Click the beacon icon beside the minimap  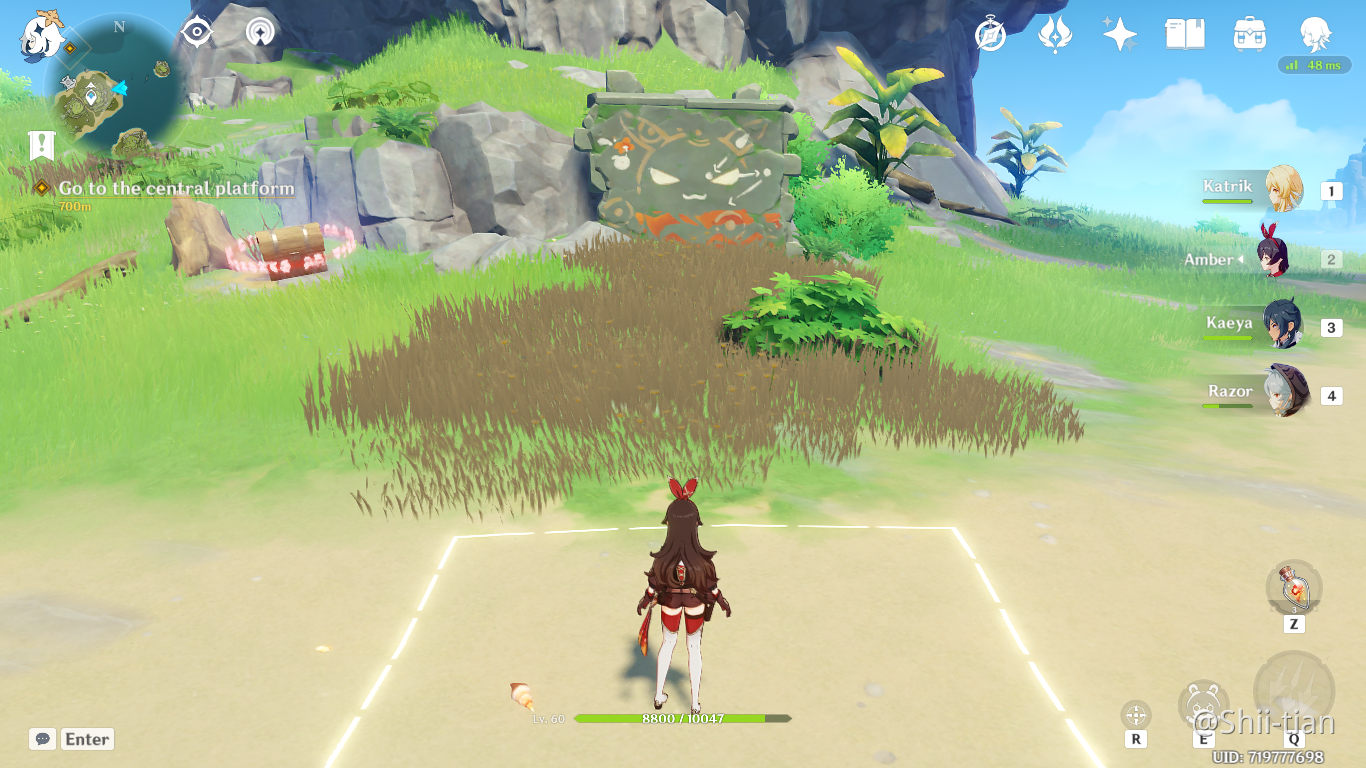tap(259, 31)
